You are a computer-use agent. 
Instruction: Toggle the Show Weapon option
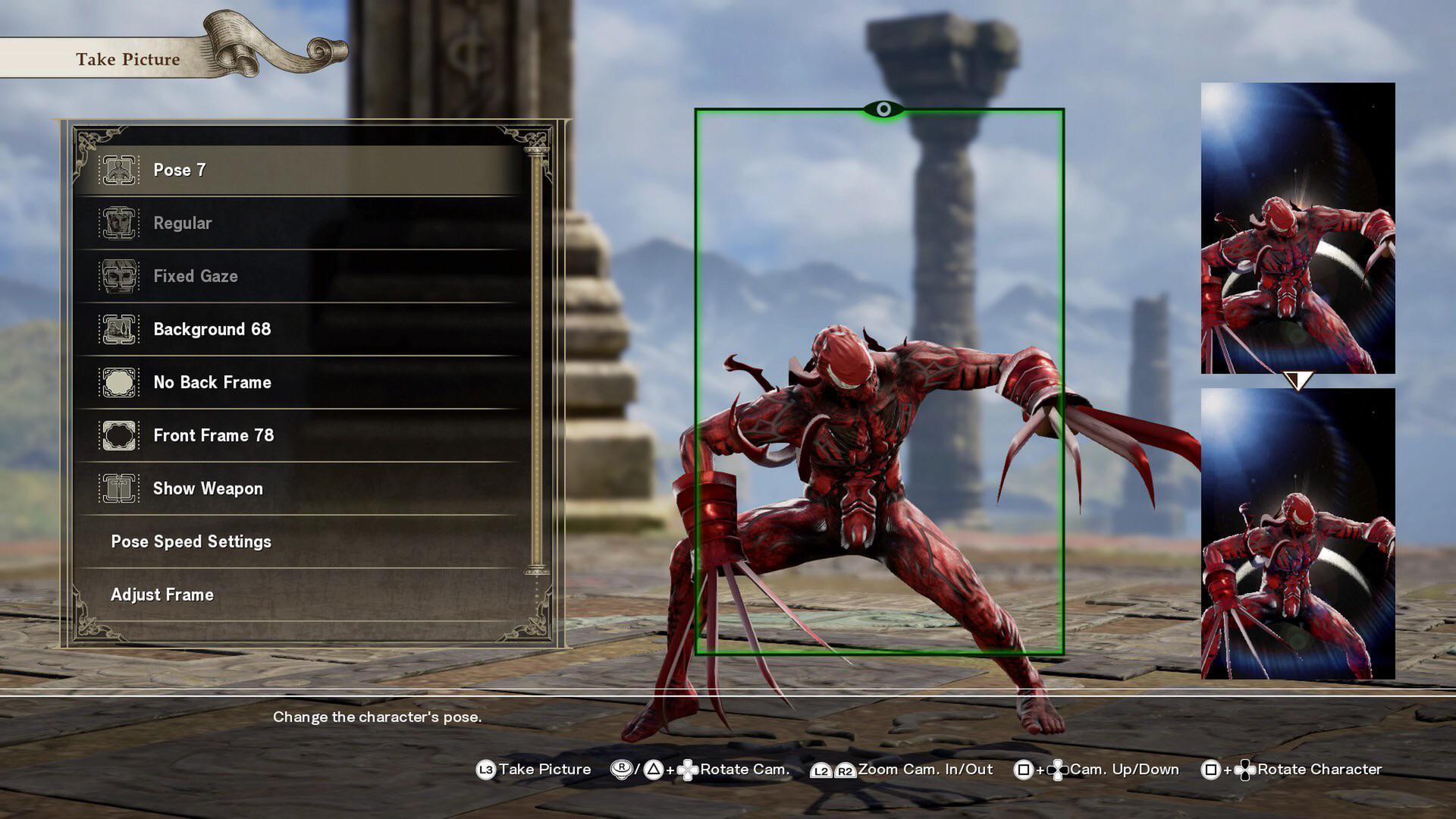[207, 488]
